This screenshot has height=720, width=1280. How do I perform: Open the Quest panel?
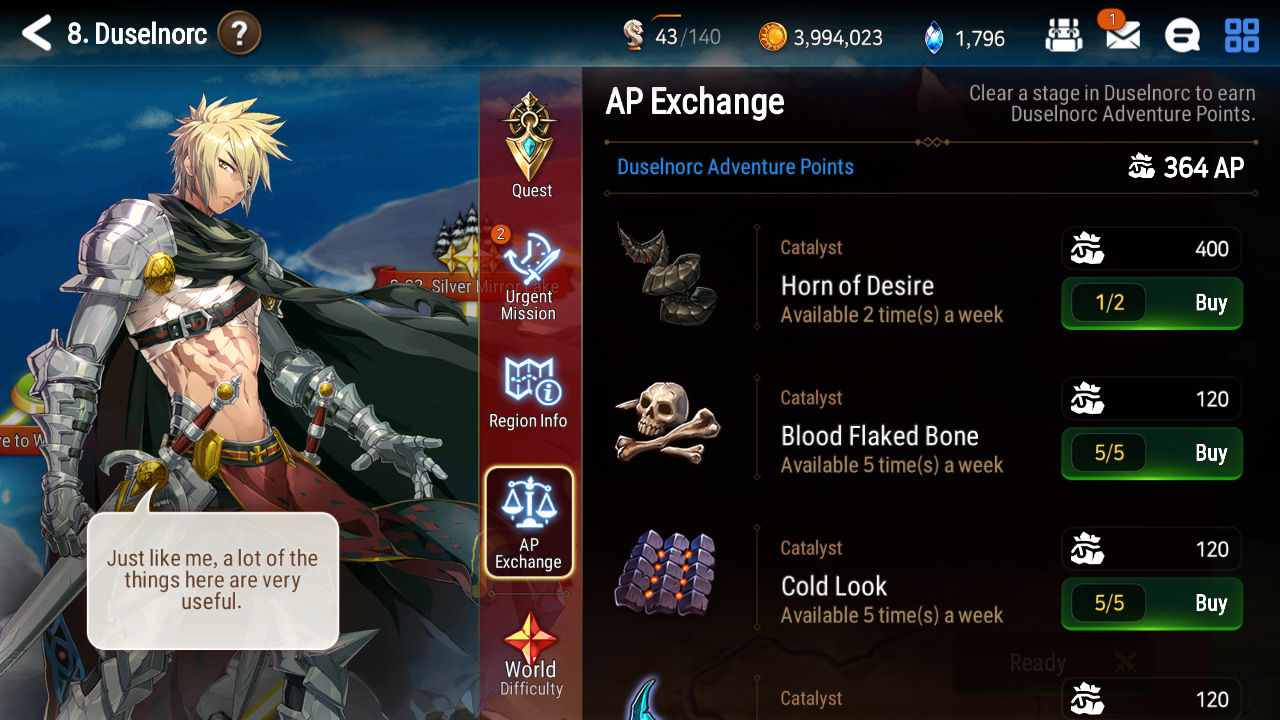(530, 145)
